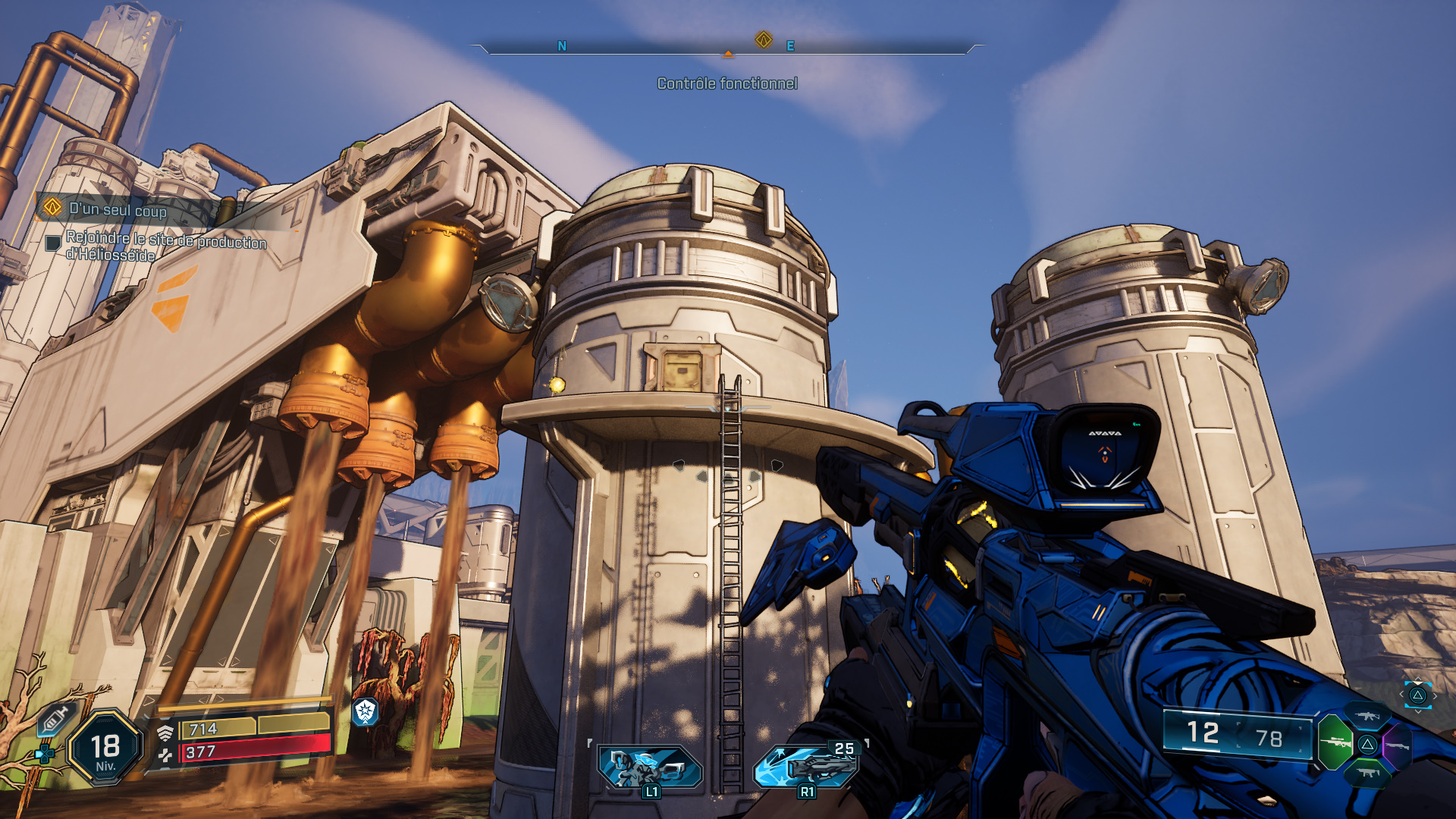Click the Héliosséide production site objective checkbox
The height and width of the screenshot is (819, 1456).
53,243
